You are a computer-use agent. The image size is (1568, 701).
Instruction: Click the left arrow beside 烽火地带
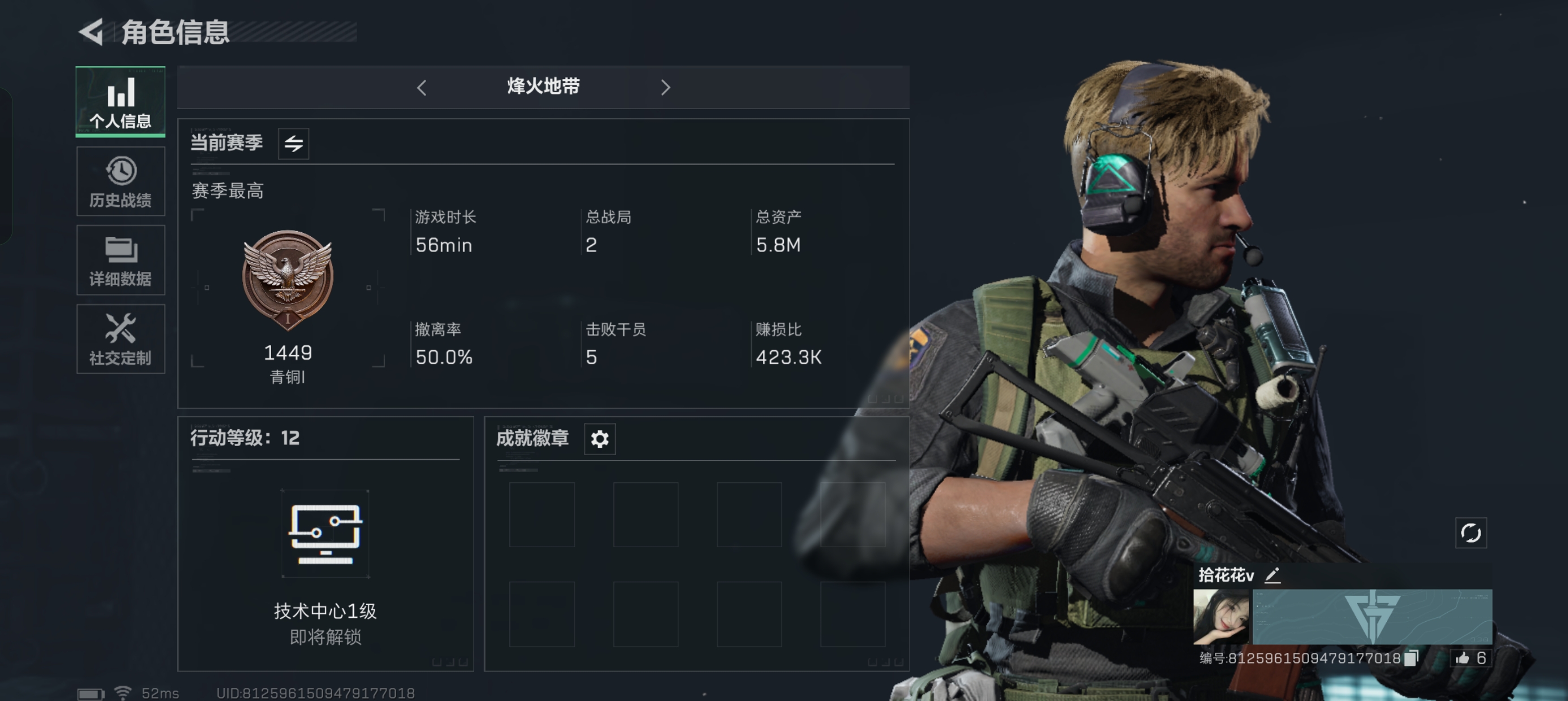[421, 88]
